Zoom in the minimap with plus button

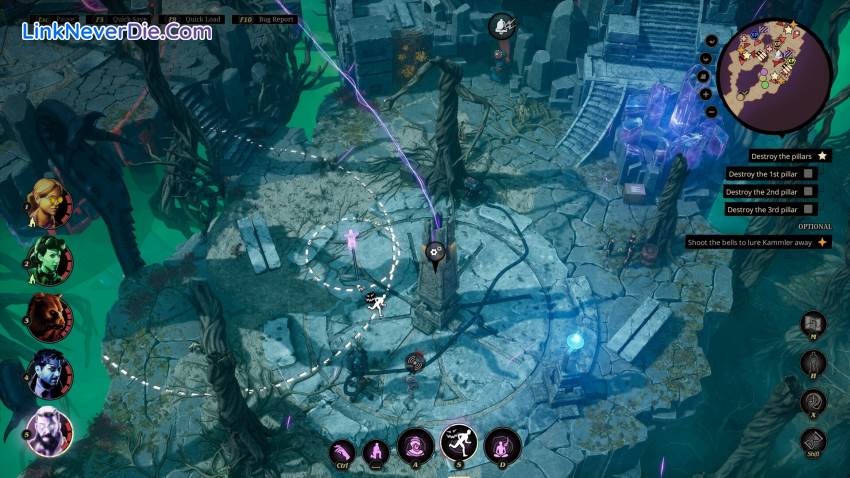pyautogui.click(x=706, y=93)
